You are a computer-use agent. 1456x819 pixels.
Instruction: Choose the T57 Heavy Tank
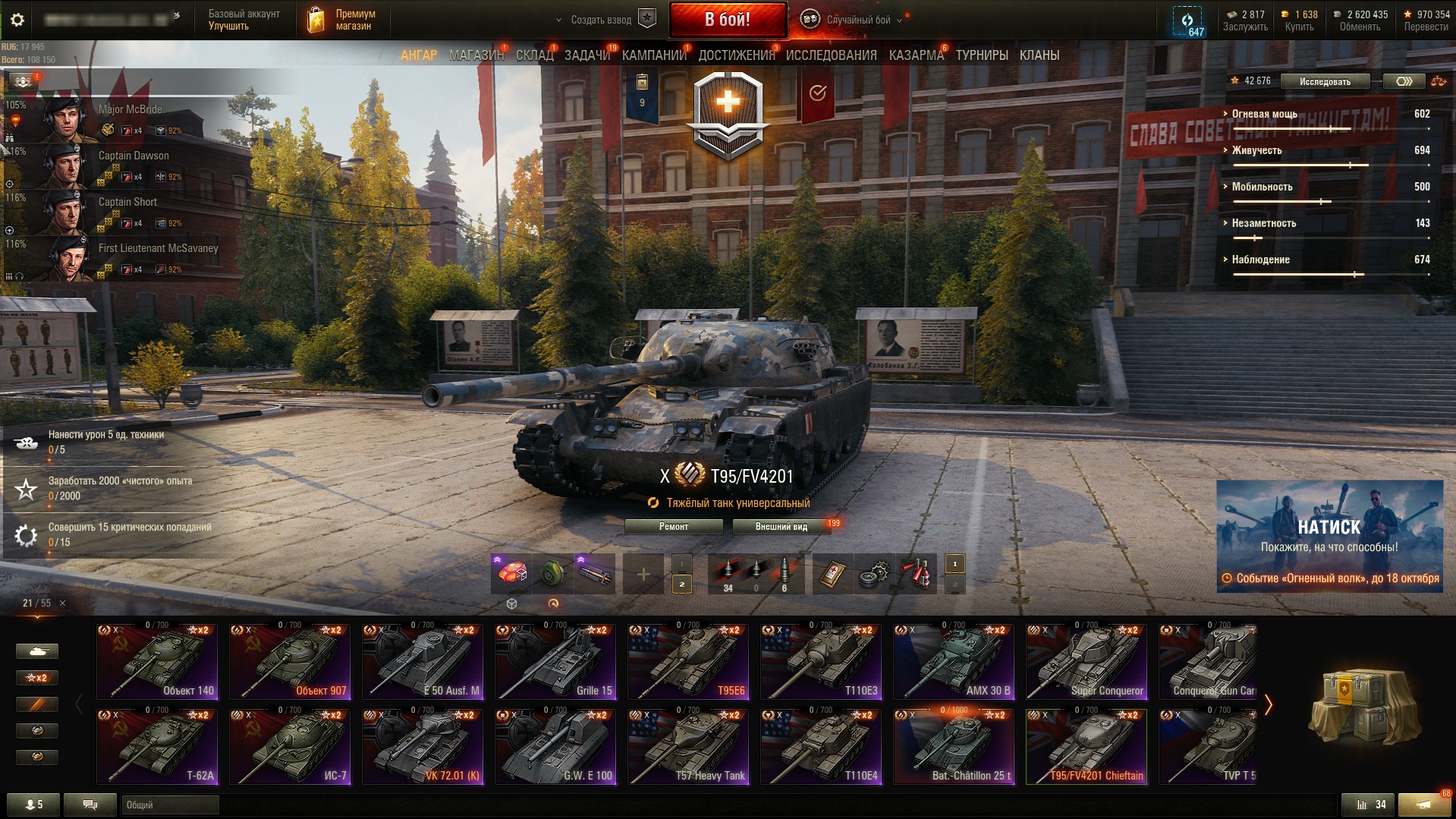click(x=688, y=745)
